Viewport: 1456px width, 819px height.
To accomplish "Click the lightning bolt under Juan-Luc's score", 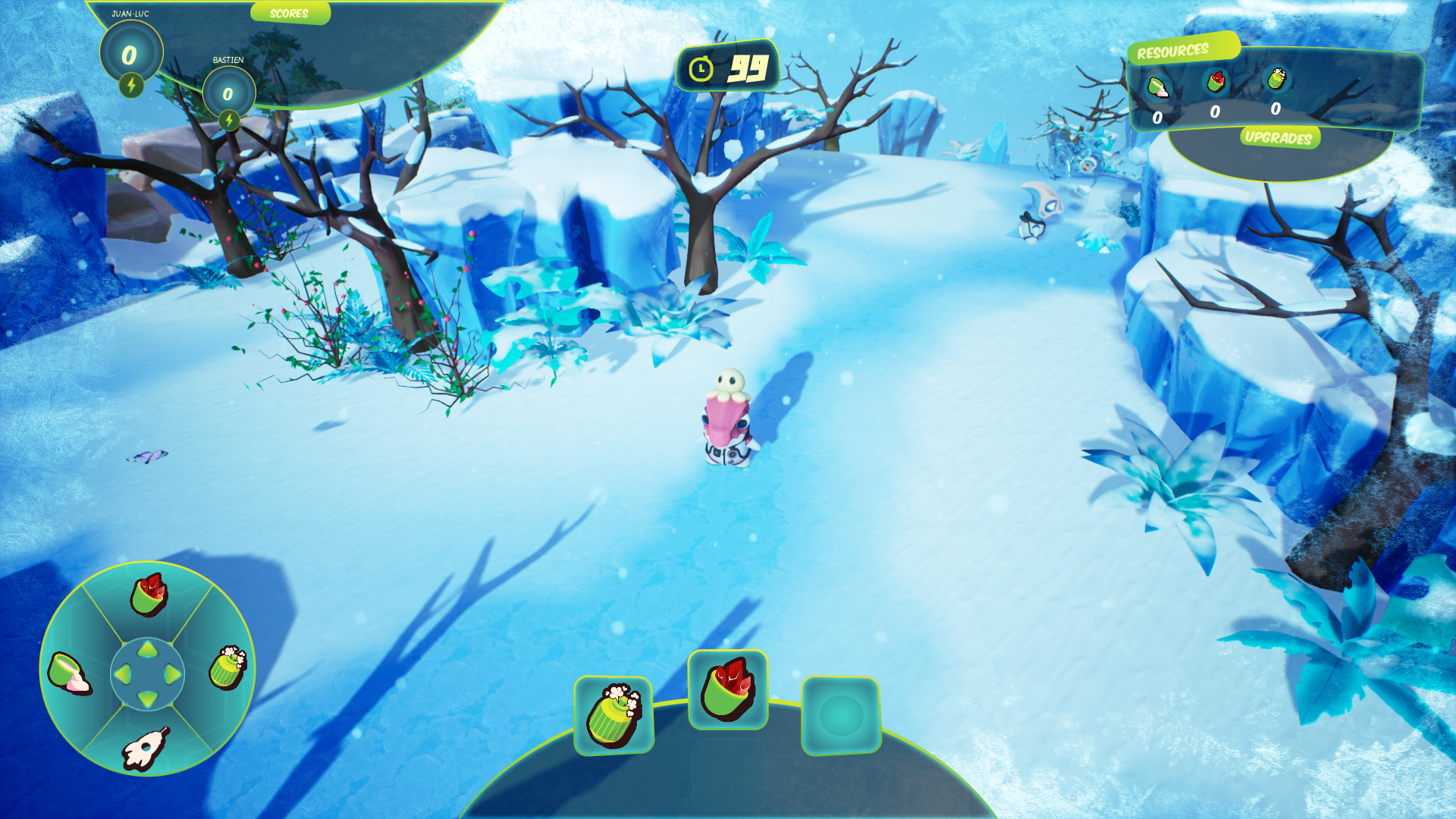I will click(x=131, y=85).
